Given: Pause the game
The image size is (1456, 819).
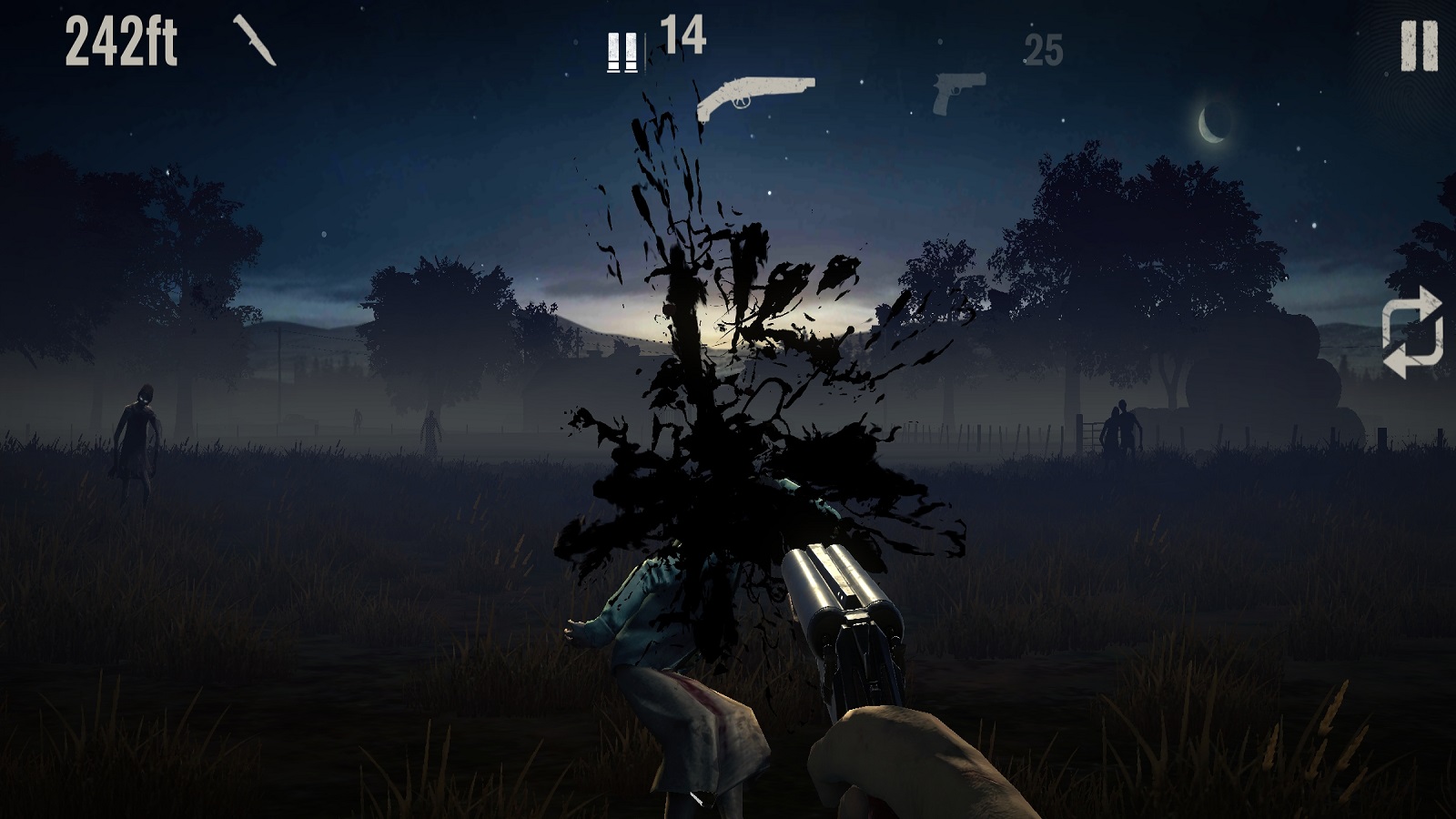Looking at the screenshot, I should tap(1419, 45).
